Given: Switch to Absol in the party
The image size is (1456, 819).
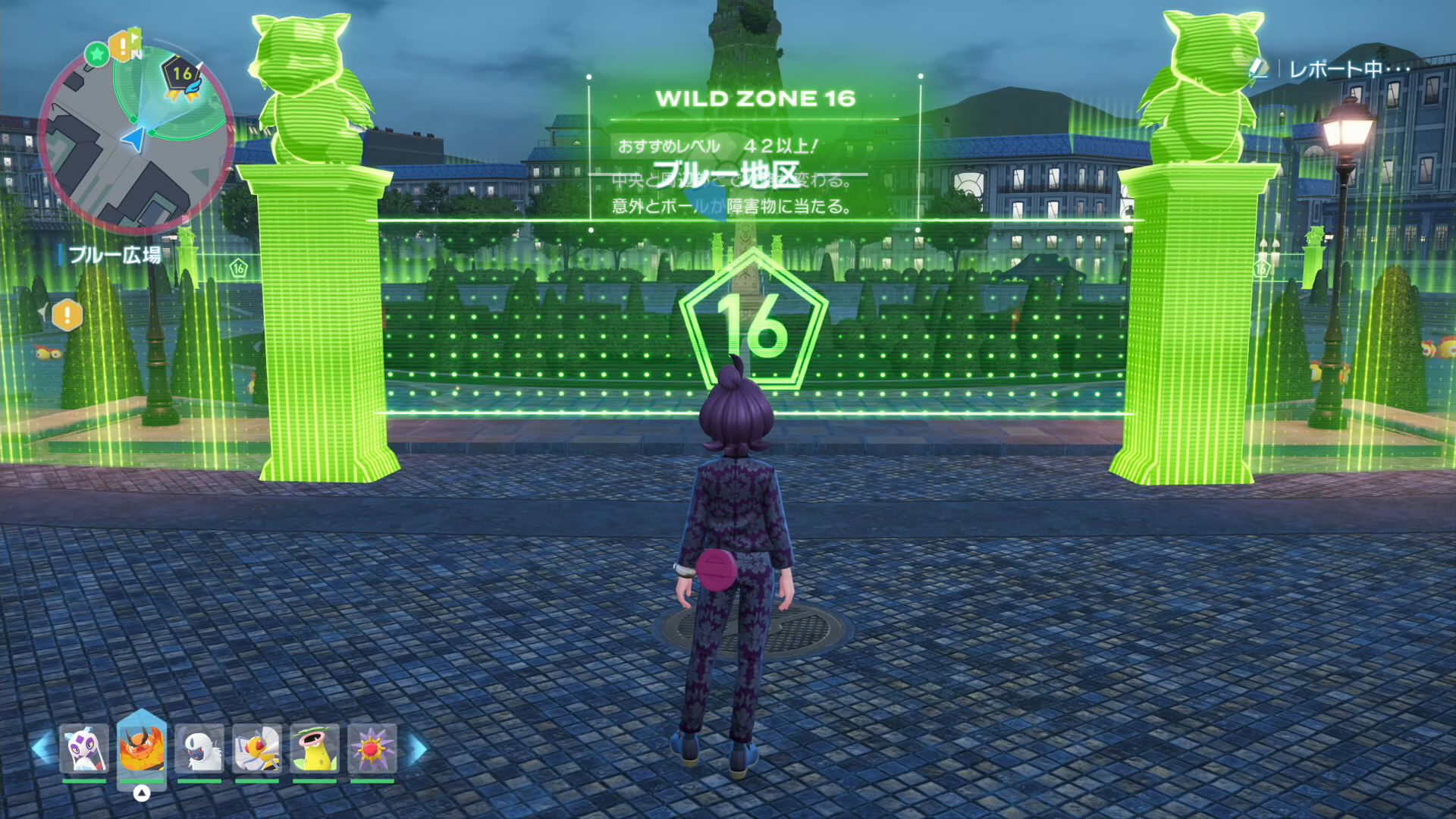Looking at the screenshot, I should [x=199, y=748].
